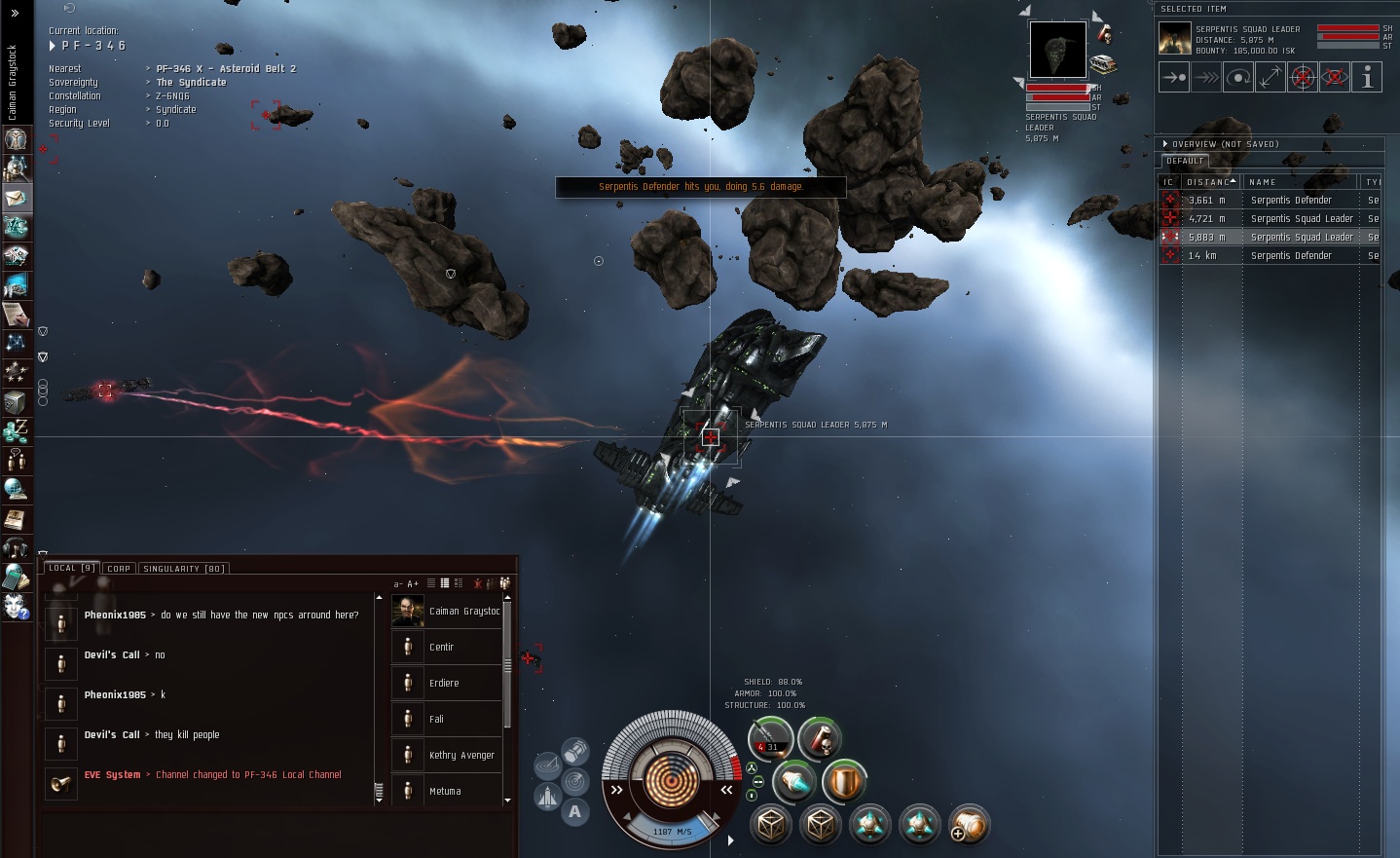The height and width of the screenshot is (858, 1400).
Task: Select Kethry Avenger in the local member list
Action: (461, 755)
